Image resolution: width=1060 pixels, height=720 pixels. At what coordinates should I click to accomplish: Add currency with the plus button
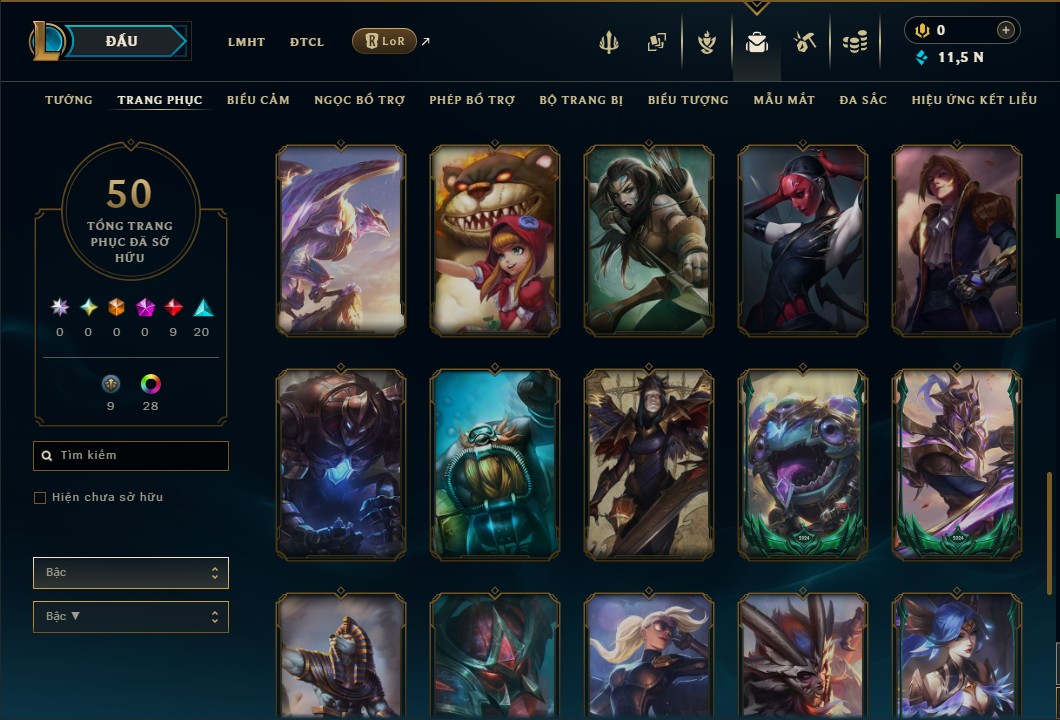pyautogui.click(x=1006, y=31)
